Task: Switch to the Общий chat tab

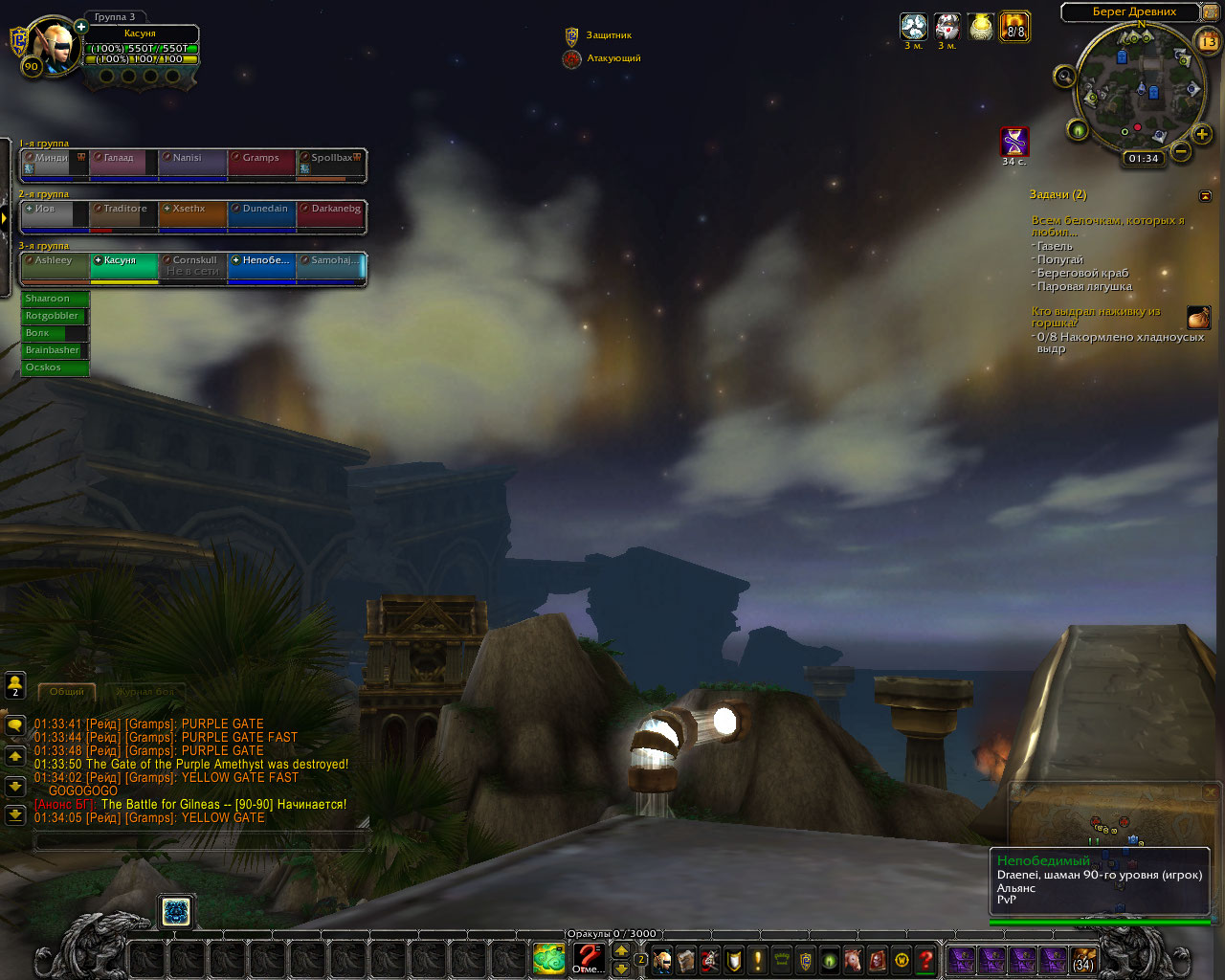Action: (67, 691)
